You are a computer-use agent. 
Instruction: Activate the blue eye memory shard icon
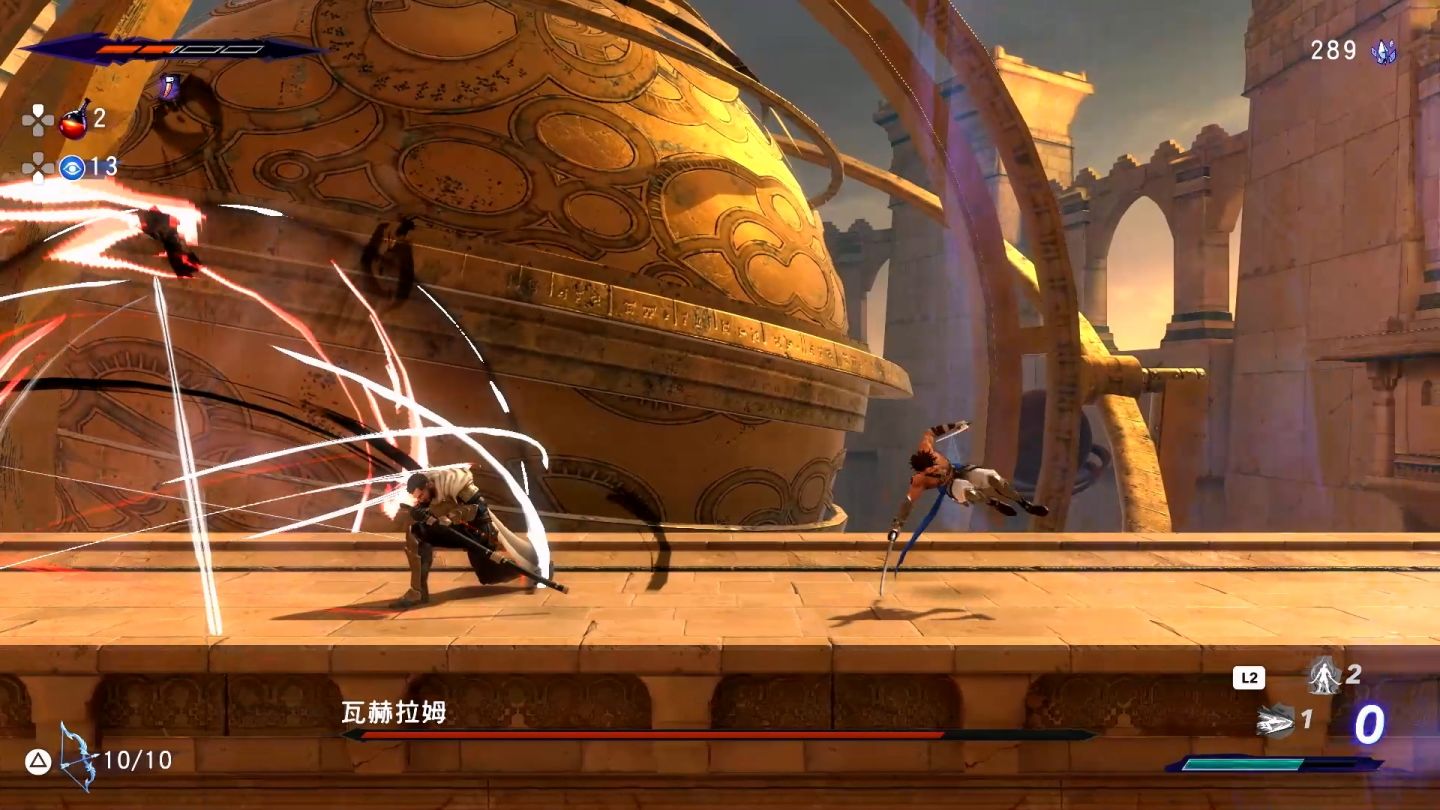(x=72, y=167)
